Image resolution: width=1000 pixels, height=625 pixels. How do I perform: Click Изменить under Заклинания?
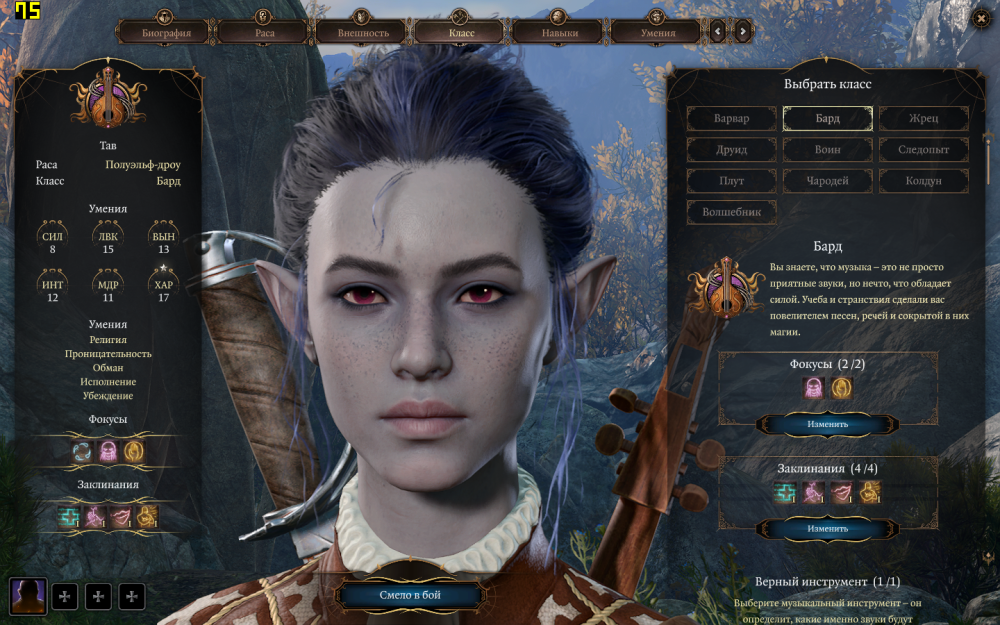point(827,528)
